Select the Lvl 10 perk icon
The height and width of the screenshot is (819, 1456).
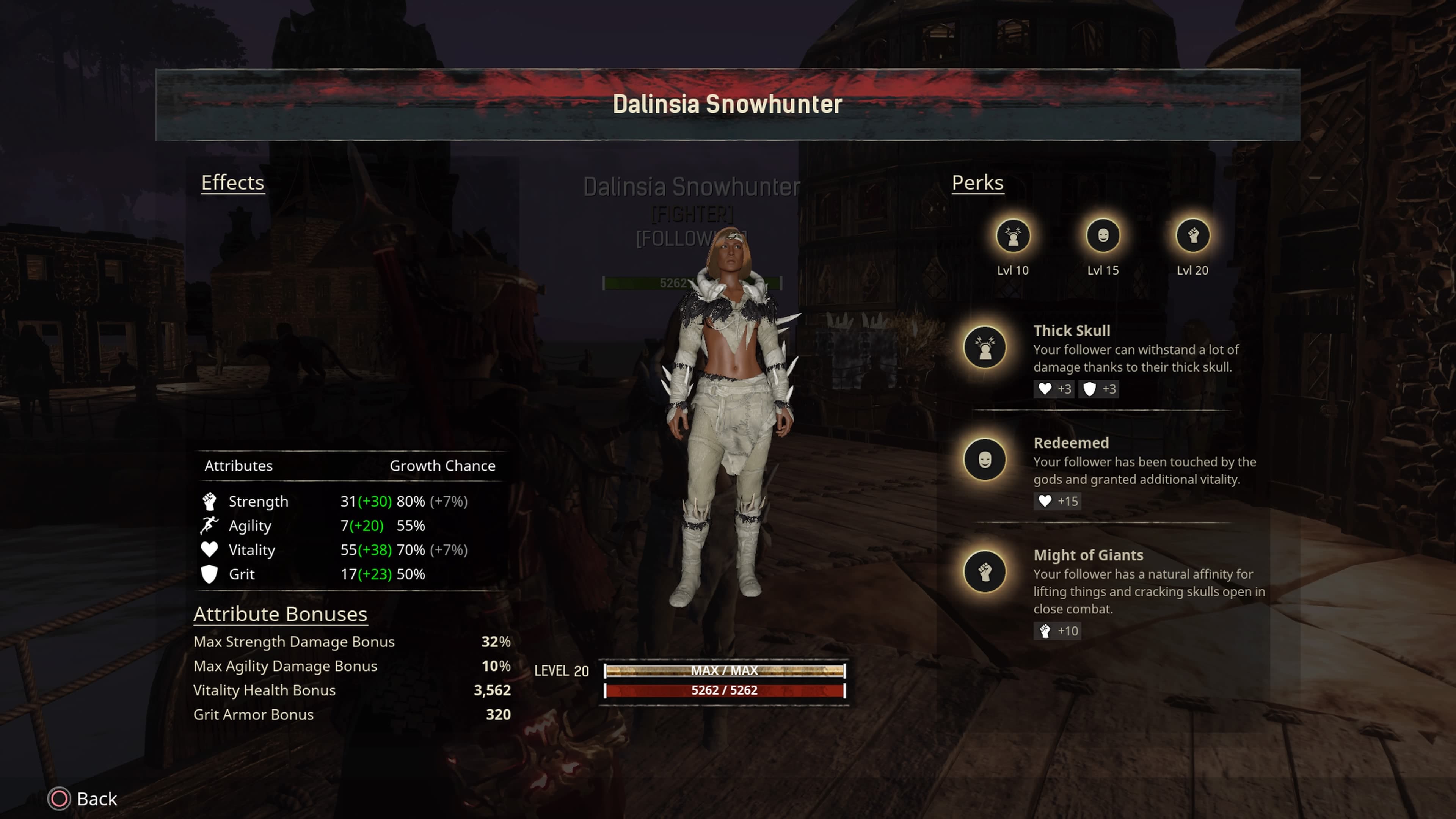pyautogui.click(x=1012, y=236)
